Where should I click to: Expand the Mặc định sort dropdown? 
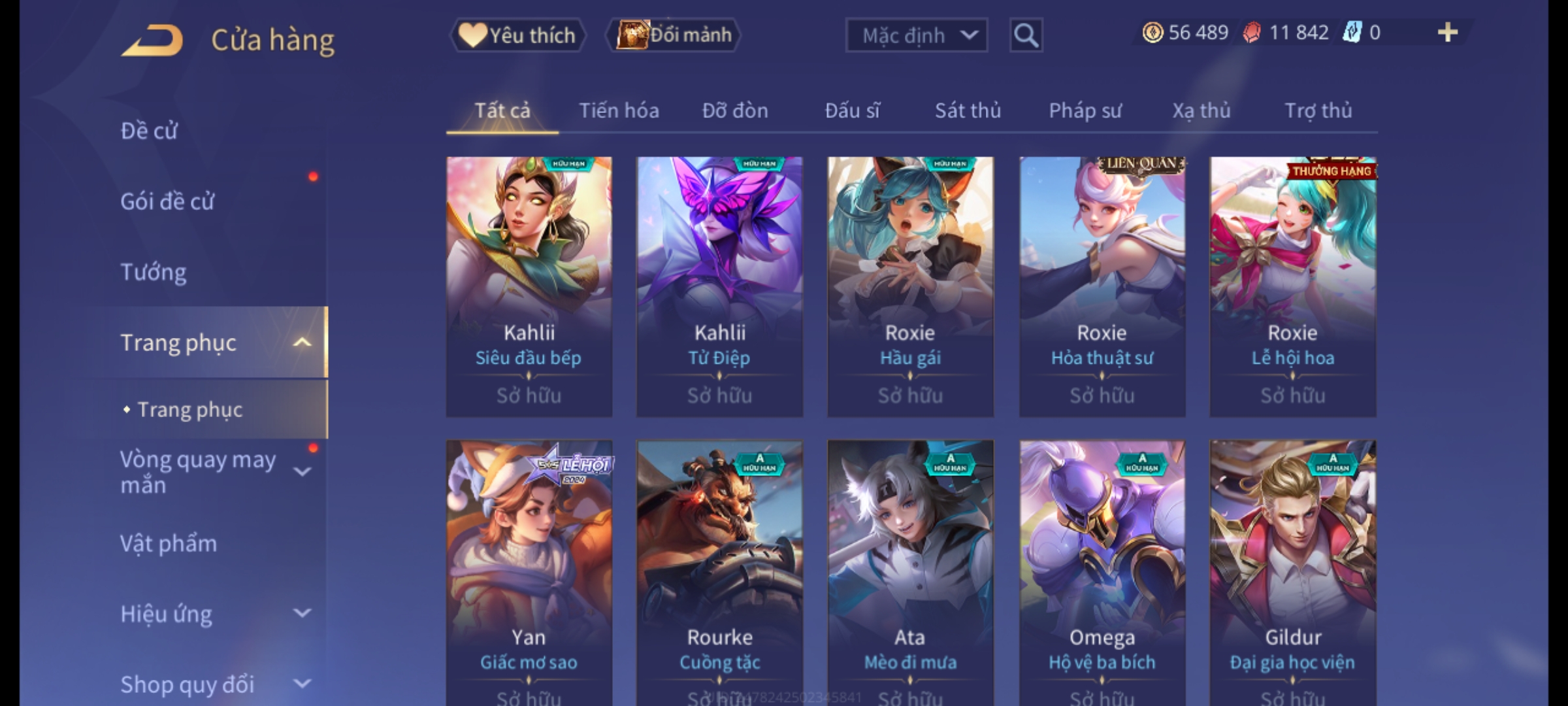pyautogui.click(x=916, y=35)
